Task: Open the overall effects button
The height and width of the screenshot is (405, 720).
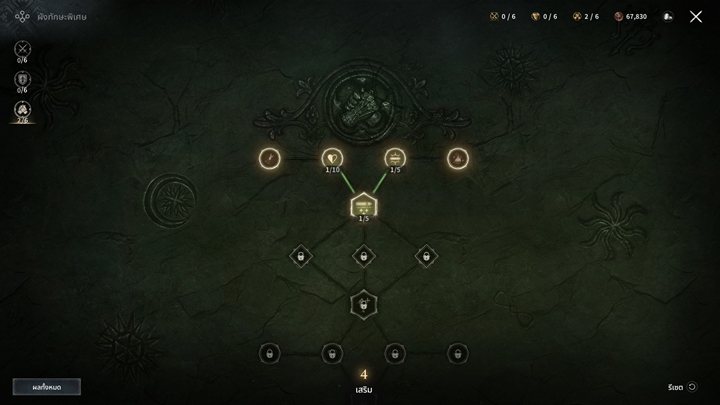Action: point(47,386)
